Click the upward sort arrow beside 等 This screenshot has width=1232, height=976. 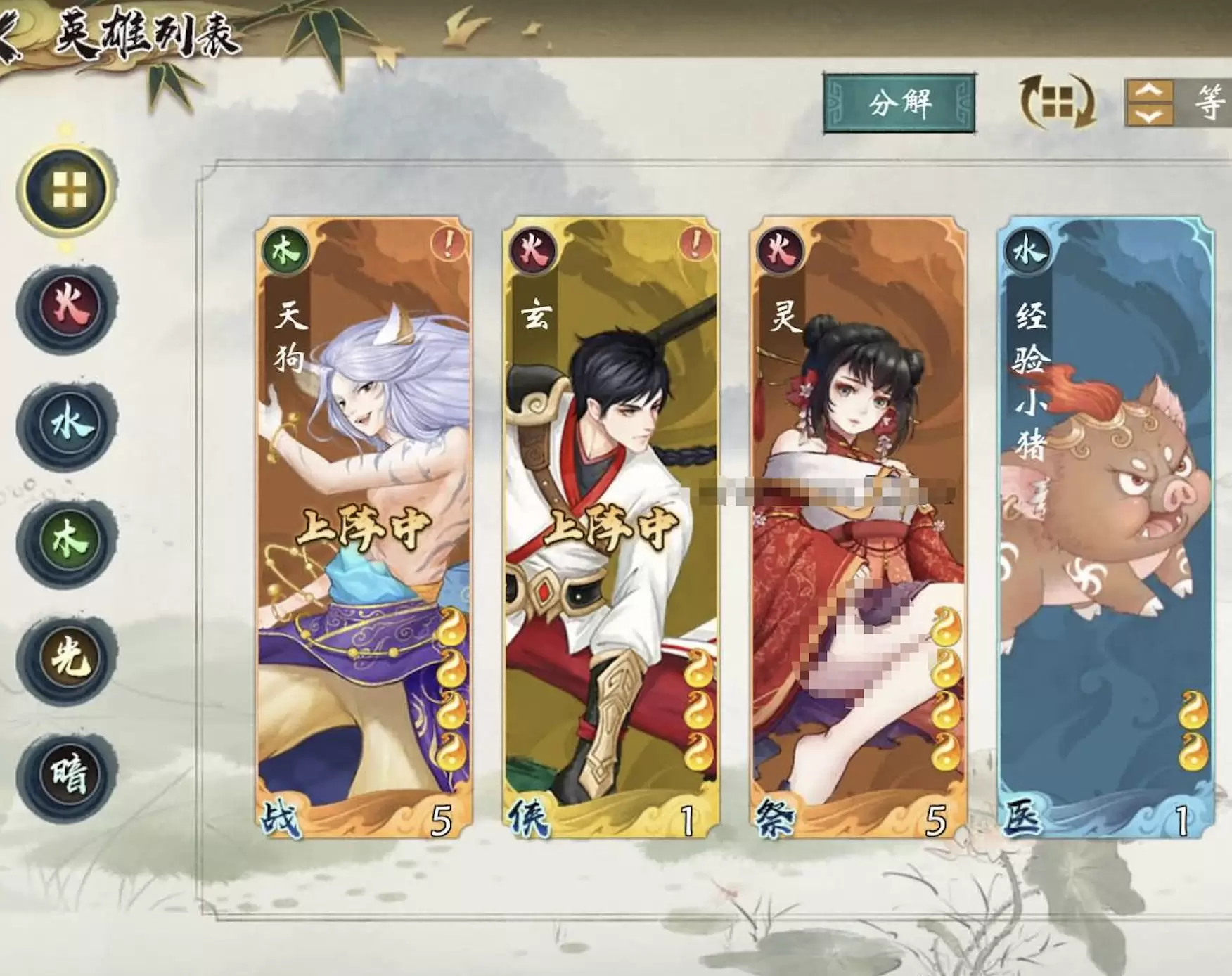click(1153, 91)
